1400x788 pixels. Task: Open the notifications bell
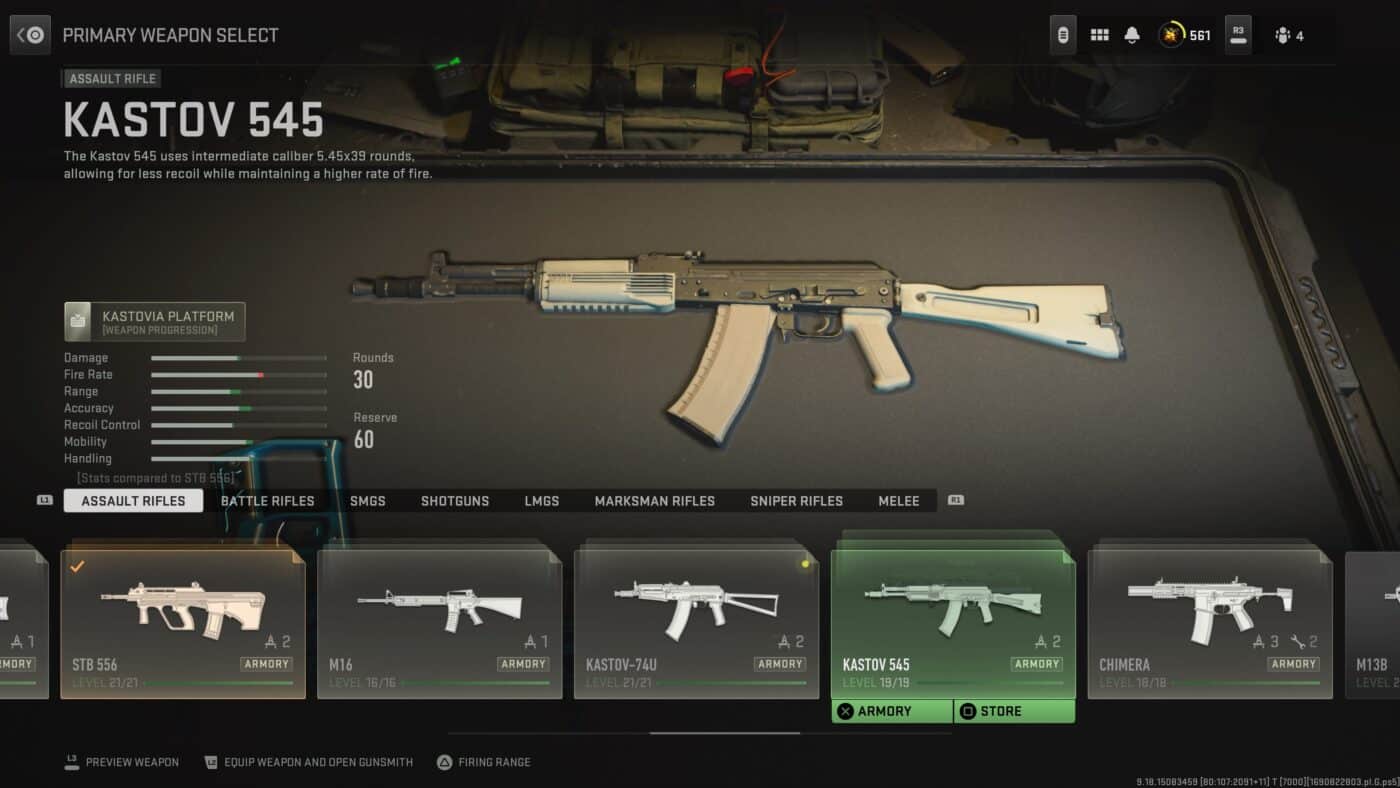[1131, 34]
